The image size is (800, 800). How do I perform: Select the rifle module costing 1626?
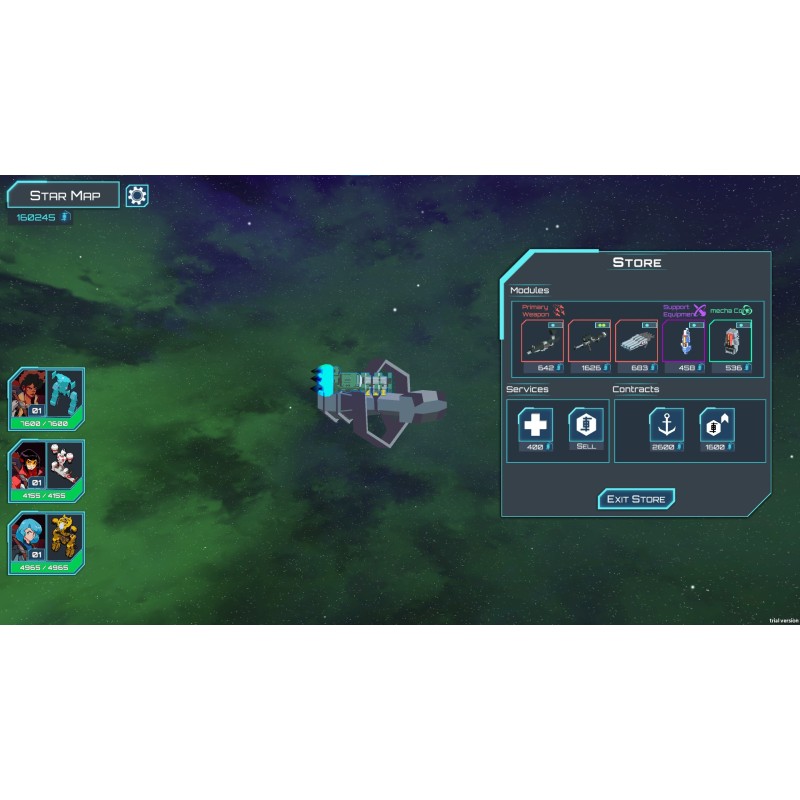coord(589,342)
